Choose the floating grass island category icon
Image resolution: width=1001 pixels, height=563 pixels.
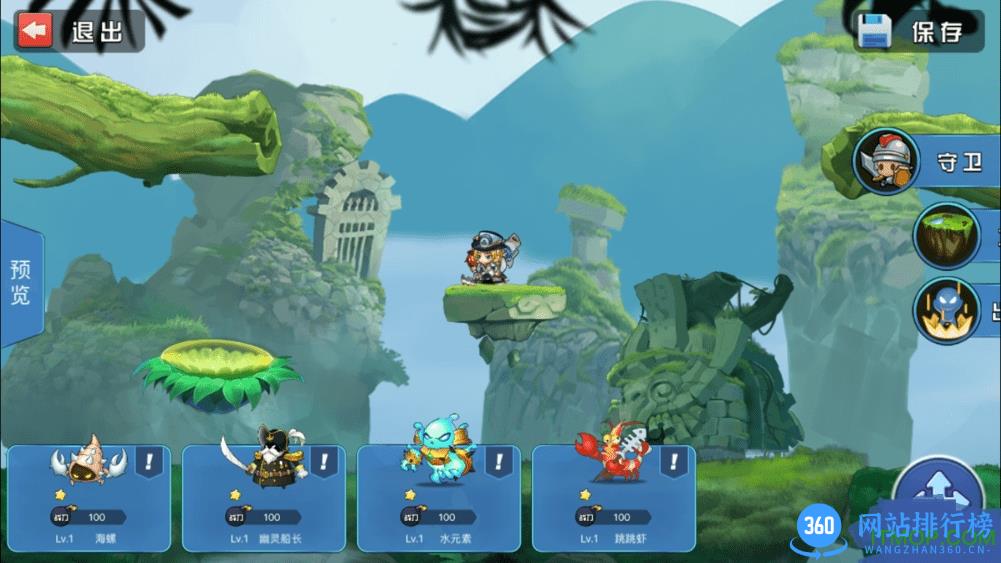point(947,234)
